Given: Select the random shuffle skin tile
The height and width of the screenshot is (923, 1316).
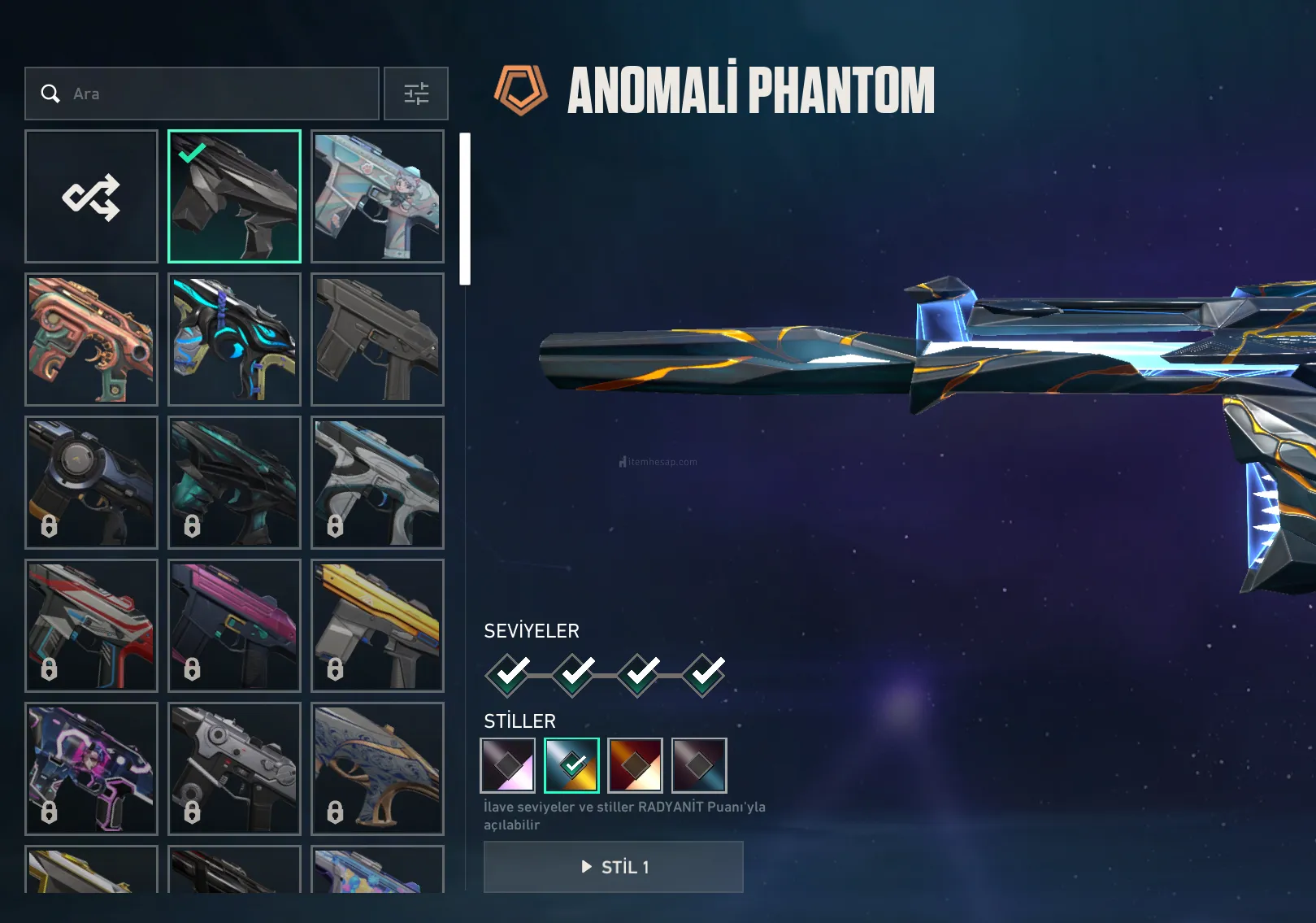Looking at the screenshot, I should (91, 197).
